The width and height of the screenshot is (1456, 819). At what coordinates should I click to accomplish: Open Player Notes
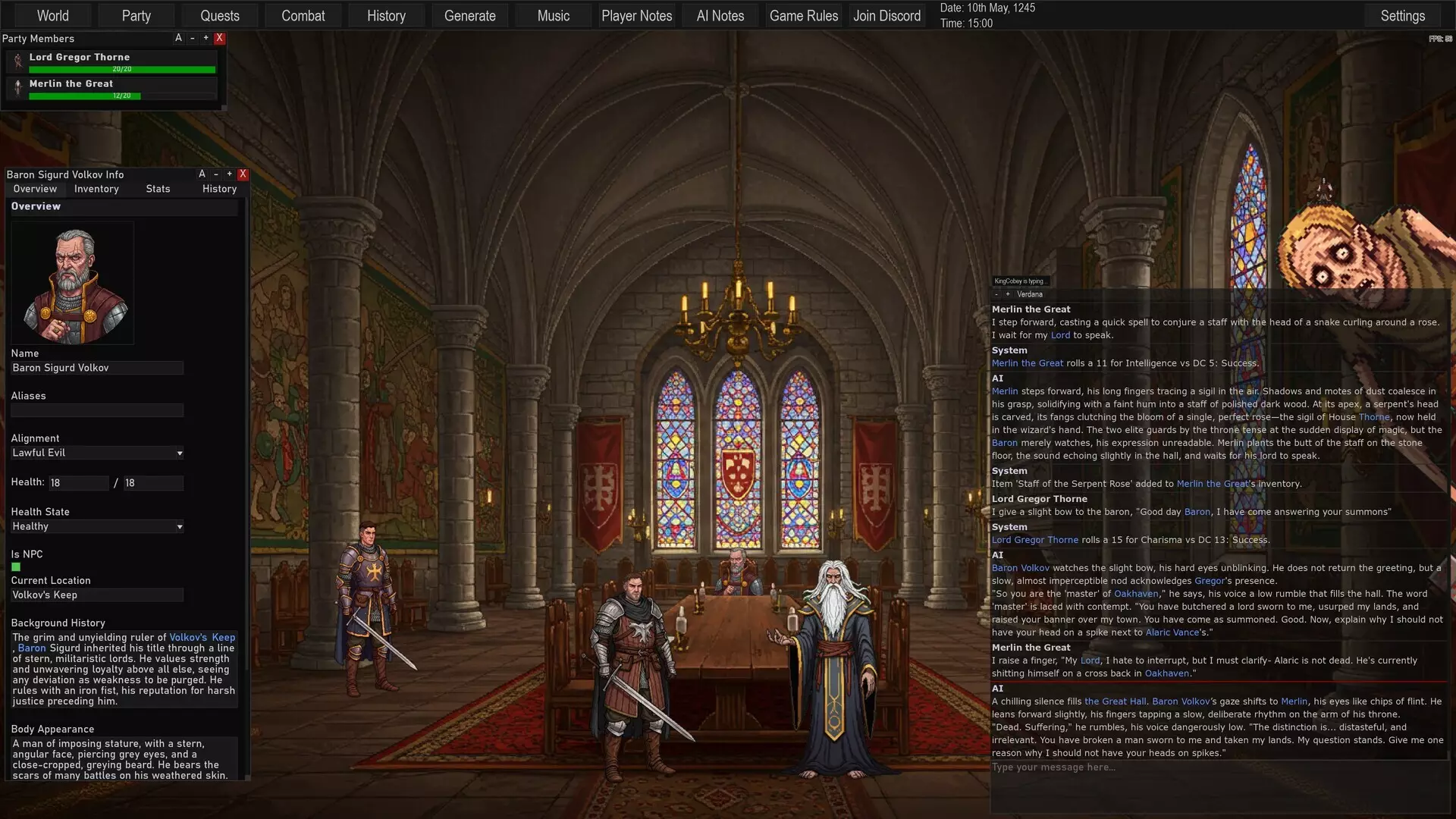click(x=636, y=15)
